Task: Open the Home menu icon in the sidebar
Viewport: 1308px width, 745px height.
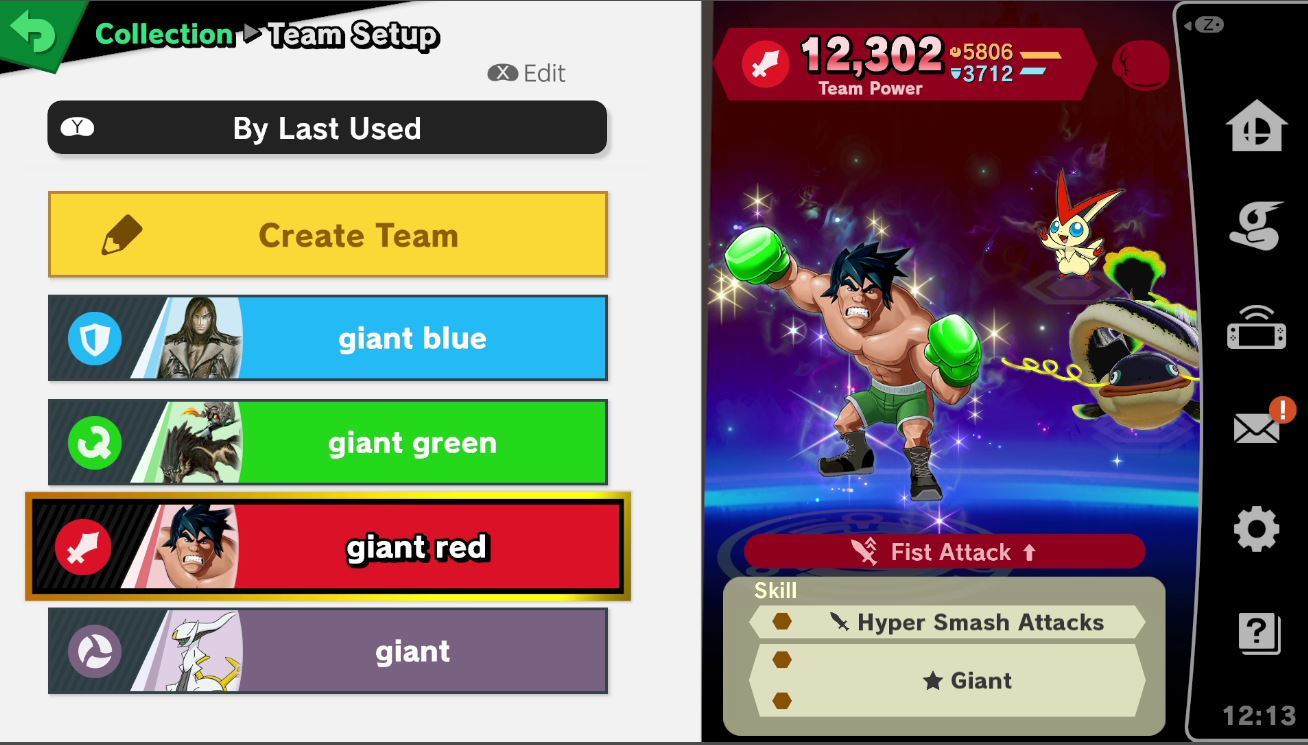Action: click(1255, 128)
